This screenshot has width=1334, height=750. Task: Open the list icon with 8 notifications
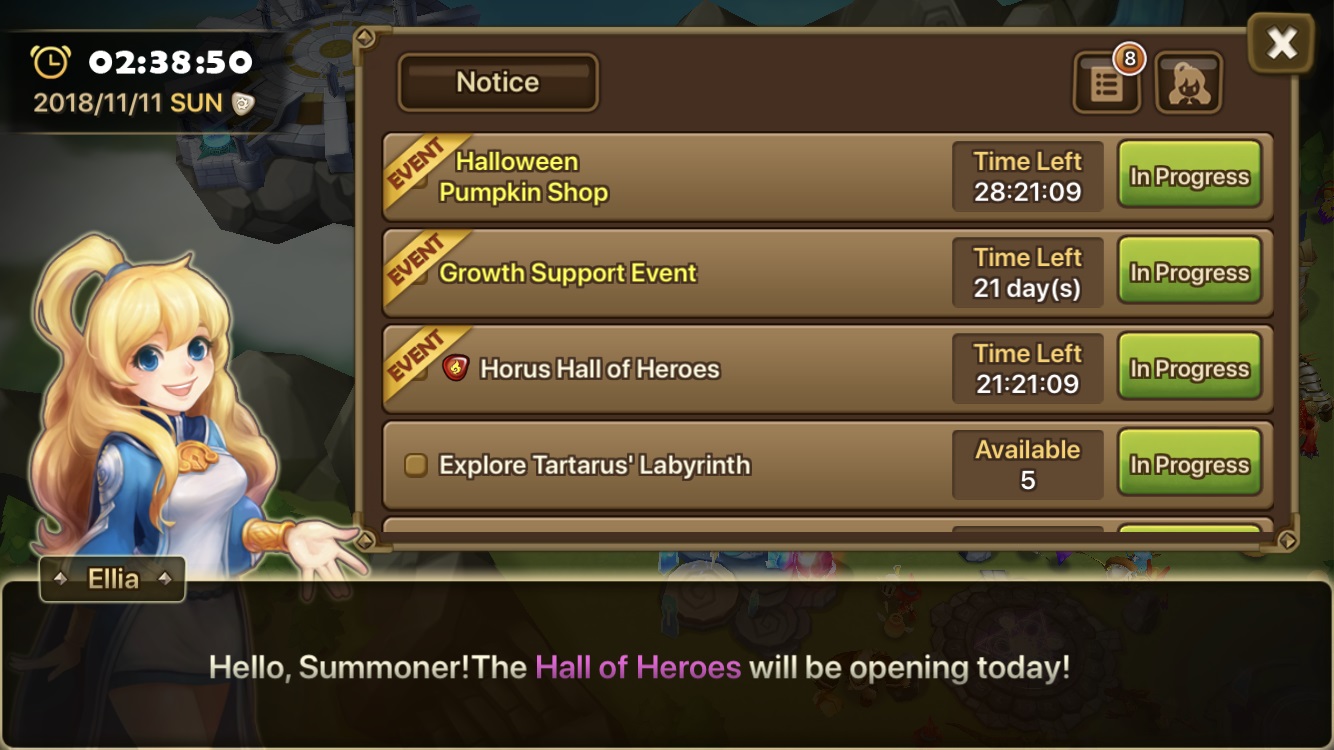[x=1106, y=83]
